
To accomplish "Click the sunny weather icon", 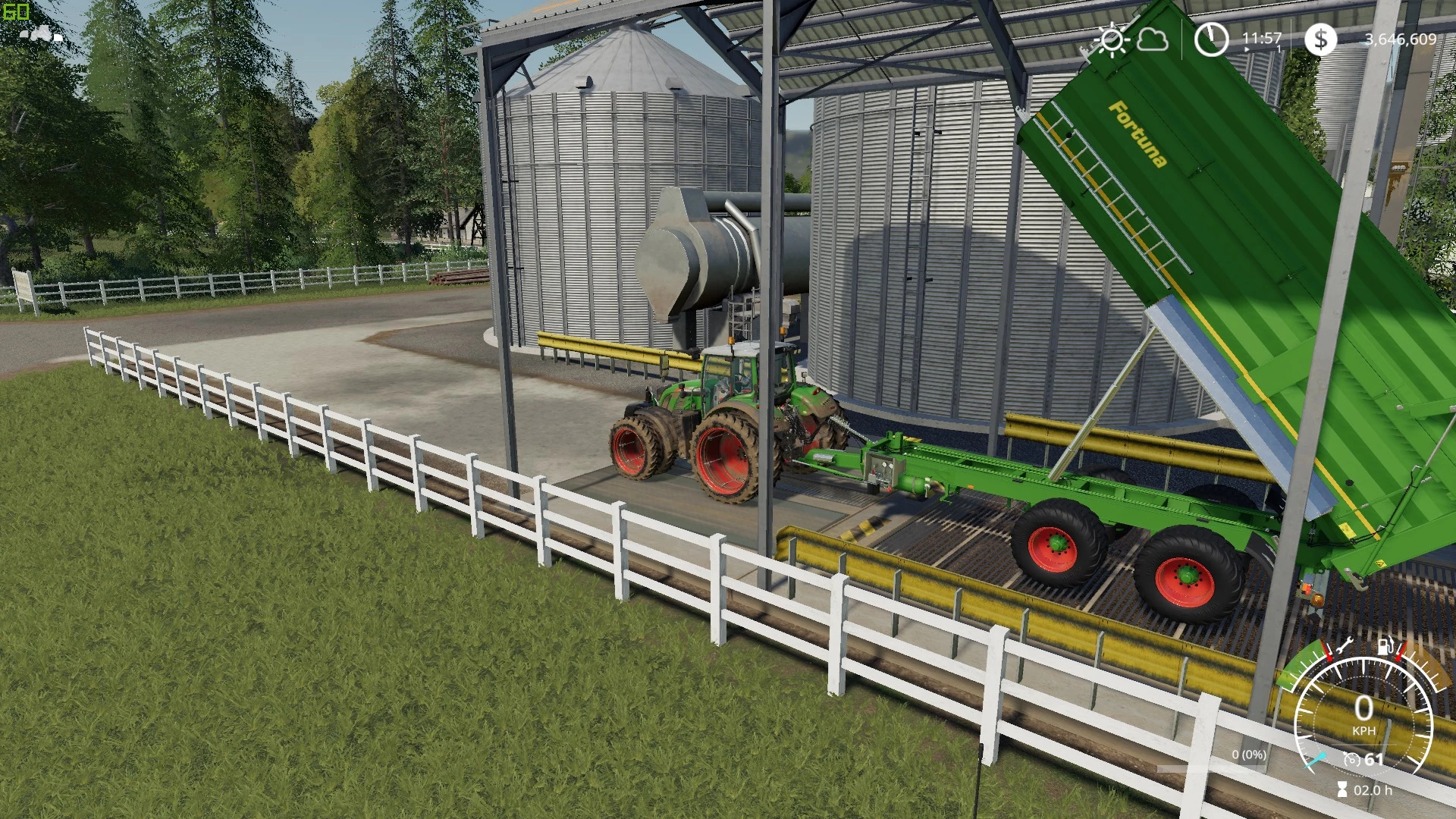I will point(1112,39).
